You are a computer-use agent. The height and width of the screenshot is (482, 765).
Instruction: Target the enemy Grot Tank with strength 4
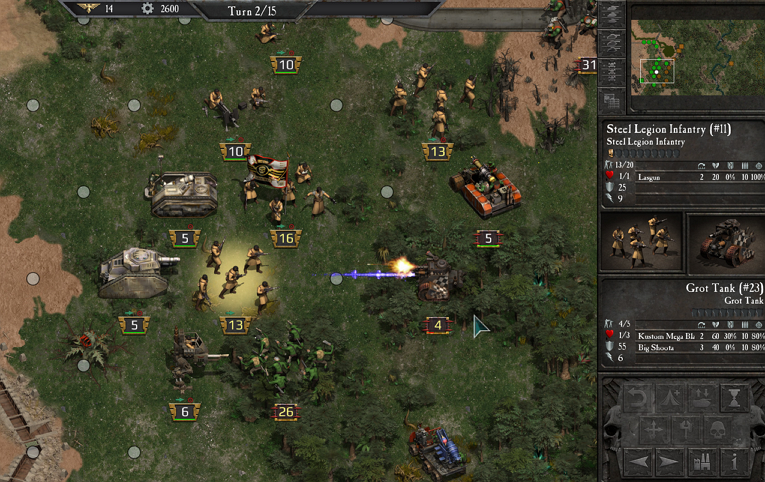438,280
